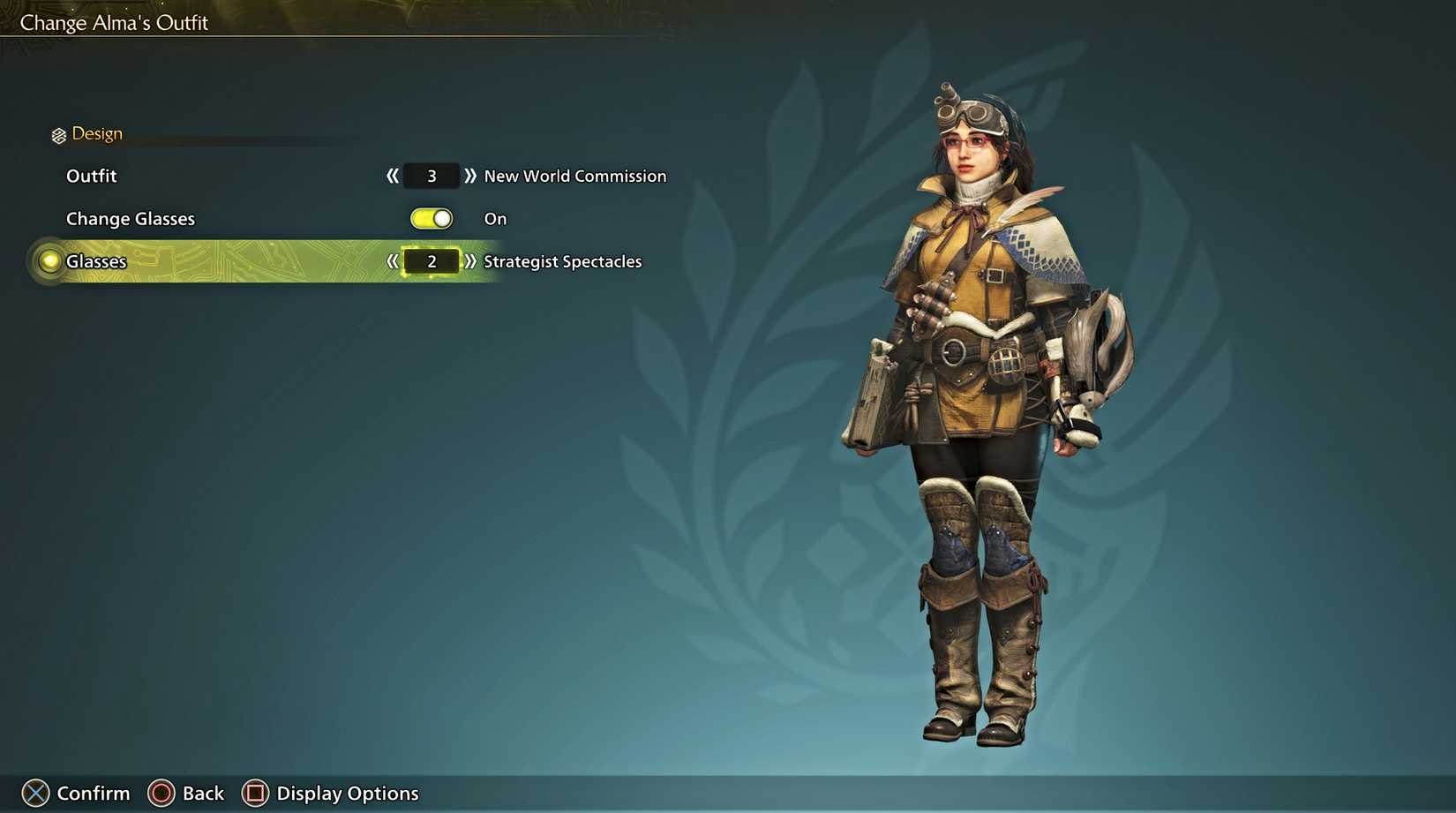Click the circle icon beside Back

[163, 792]
